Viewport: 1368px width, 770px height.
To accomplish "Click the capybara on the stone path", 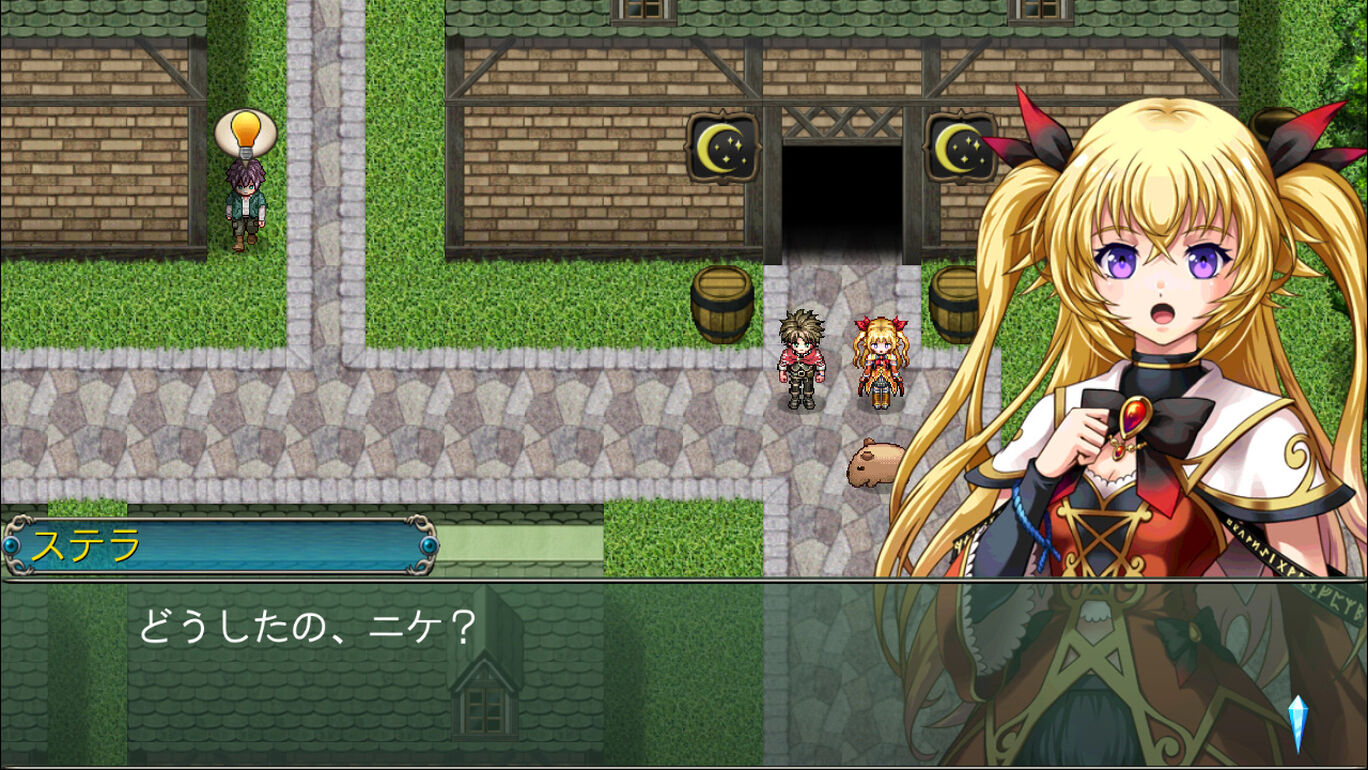I will click(x=872, y=465).
